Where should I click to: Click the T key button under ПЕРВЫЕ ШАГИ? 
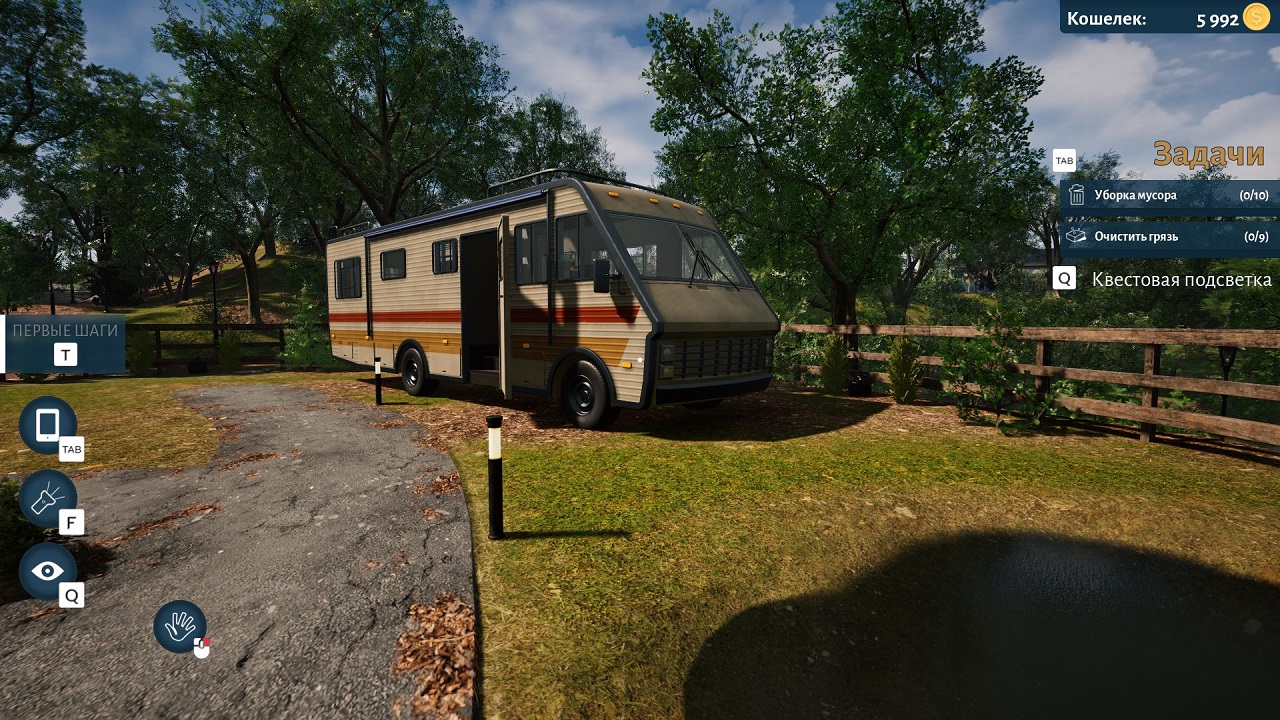tap(64, 353)
